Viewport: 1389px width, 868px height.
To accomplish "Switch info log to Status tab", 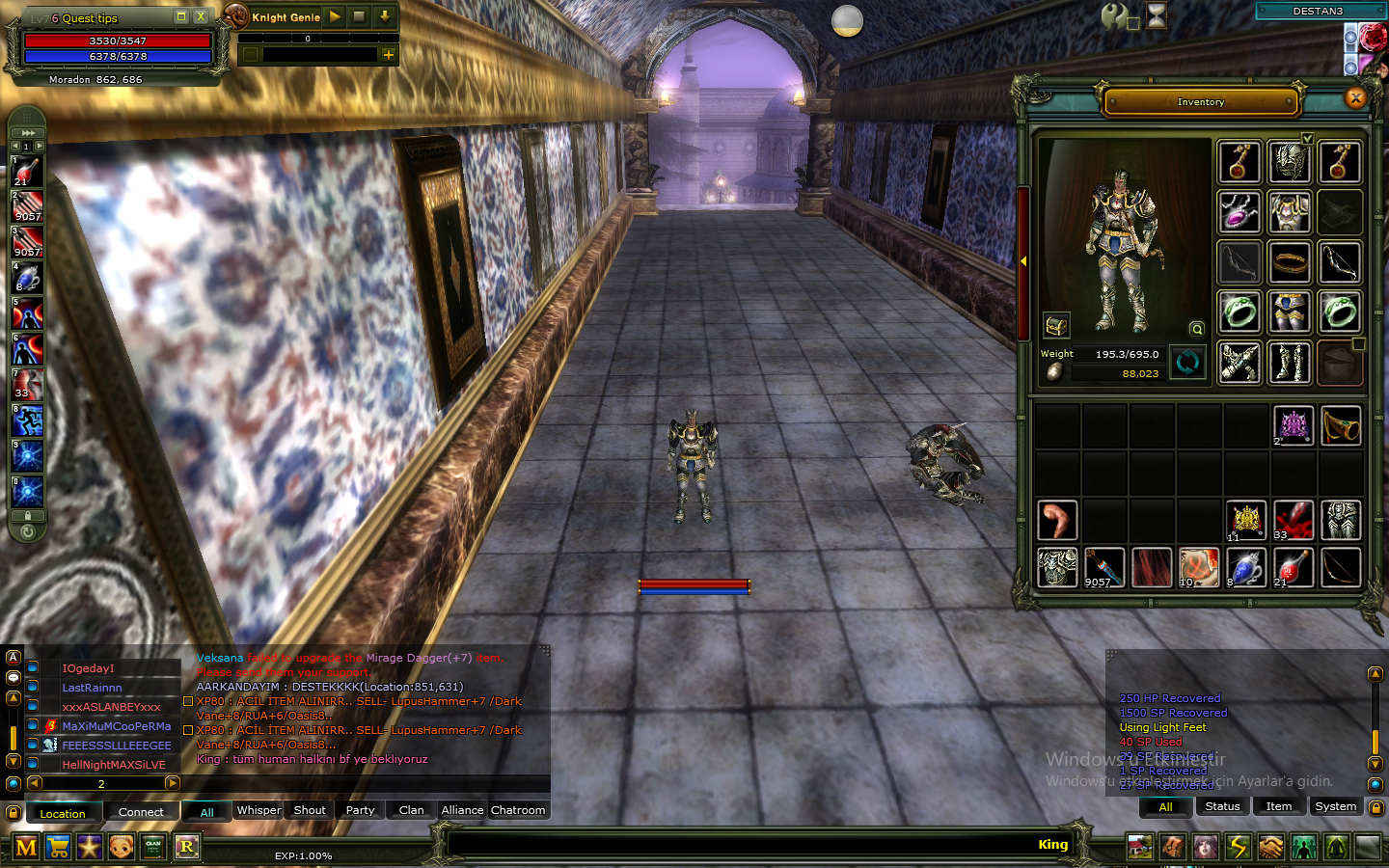I will click(1222, 806).
